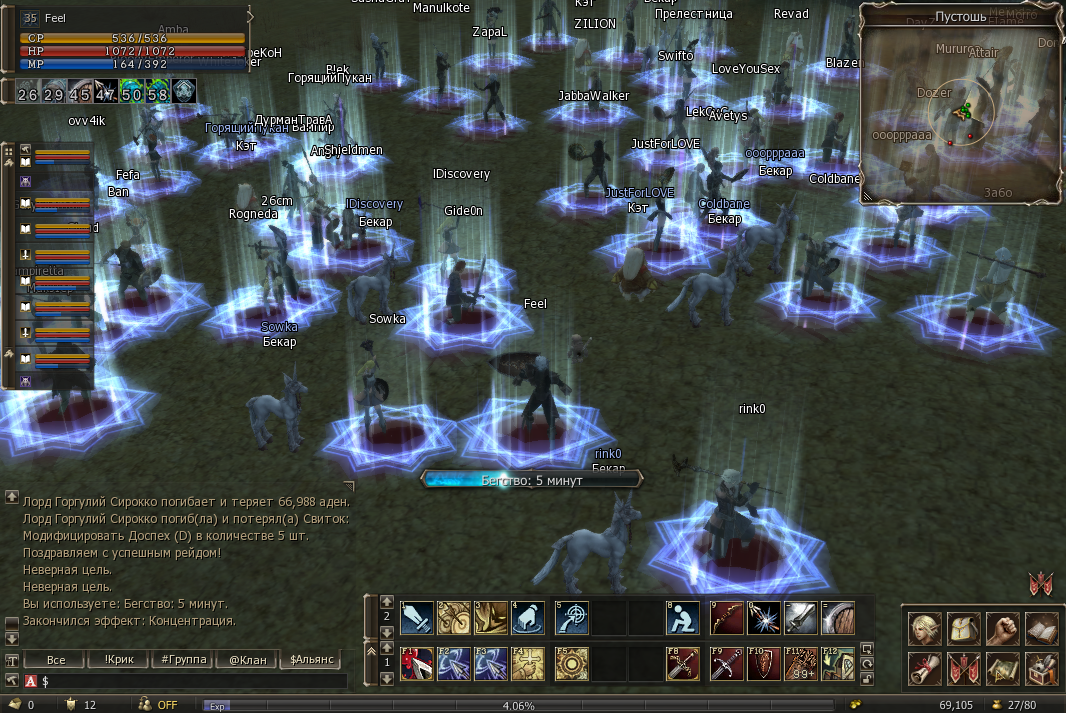Open the world map parchment icon
This screenshot has height=713, width=1066.
click(1002, 668)
